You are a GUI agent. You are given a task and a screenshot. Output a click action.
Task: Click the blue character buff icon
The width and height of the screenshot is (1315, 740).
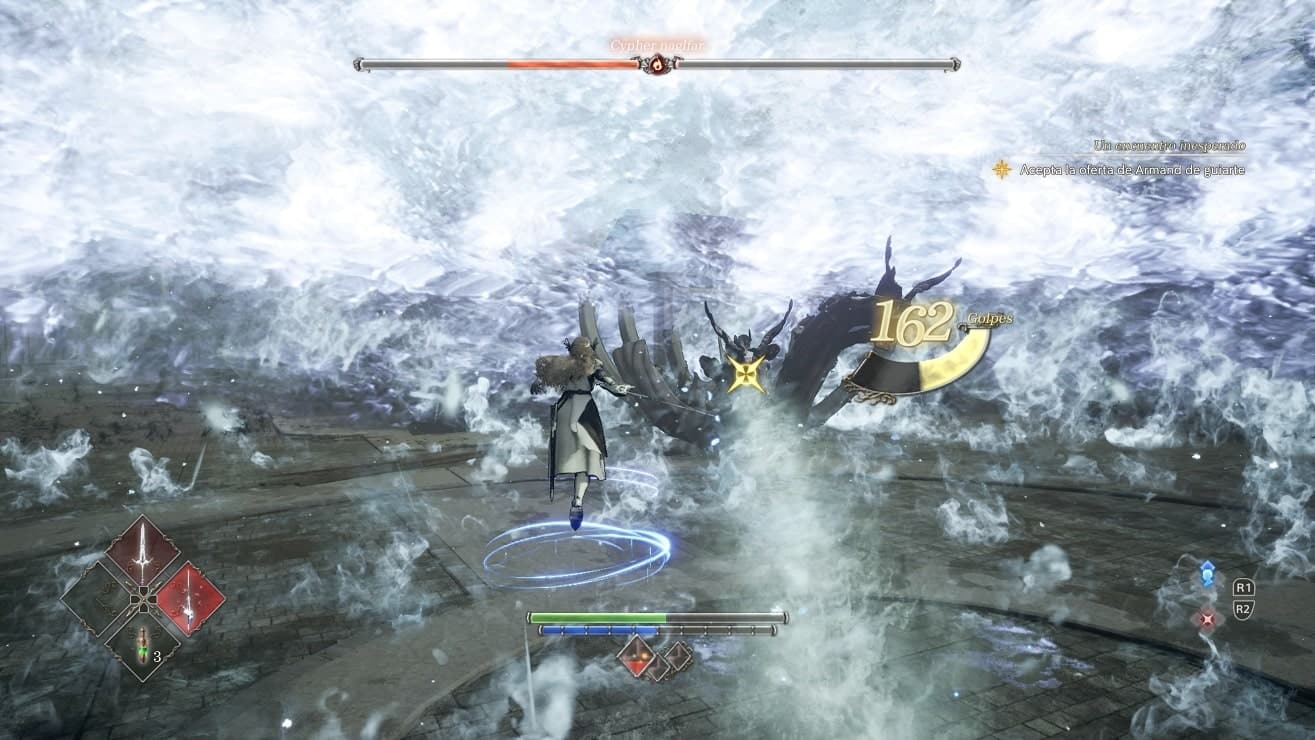pyautogui.click(x=1207, y=575)
